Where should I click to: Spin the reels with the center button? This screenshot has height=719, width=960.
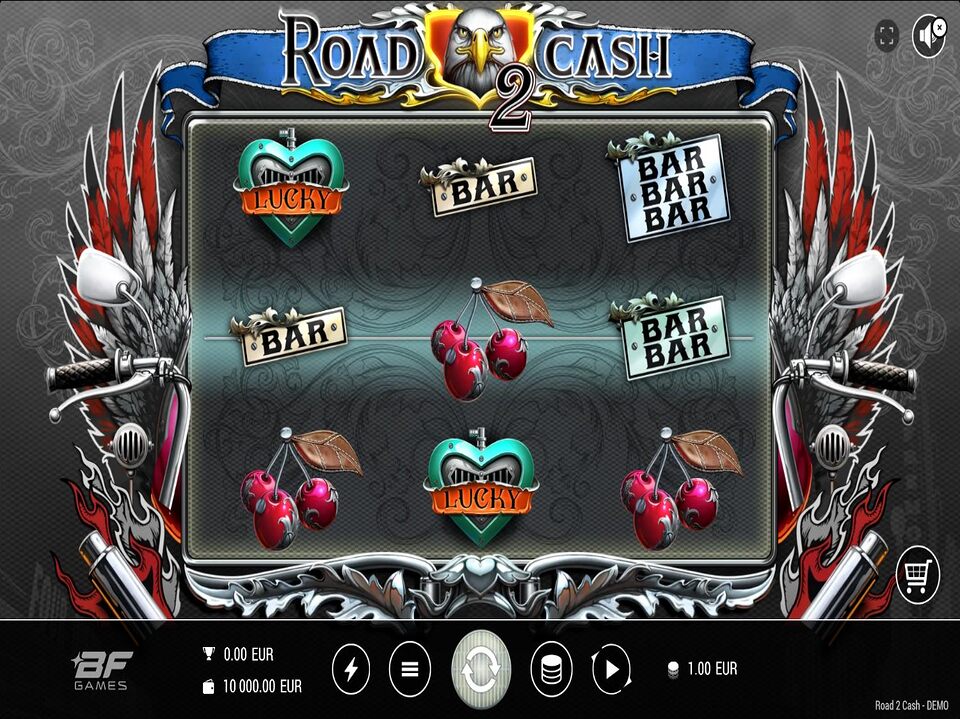[x=481, y=669]
